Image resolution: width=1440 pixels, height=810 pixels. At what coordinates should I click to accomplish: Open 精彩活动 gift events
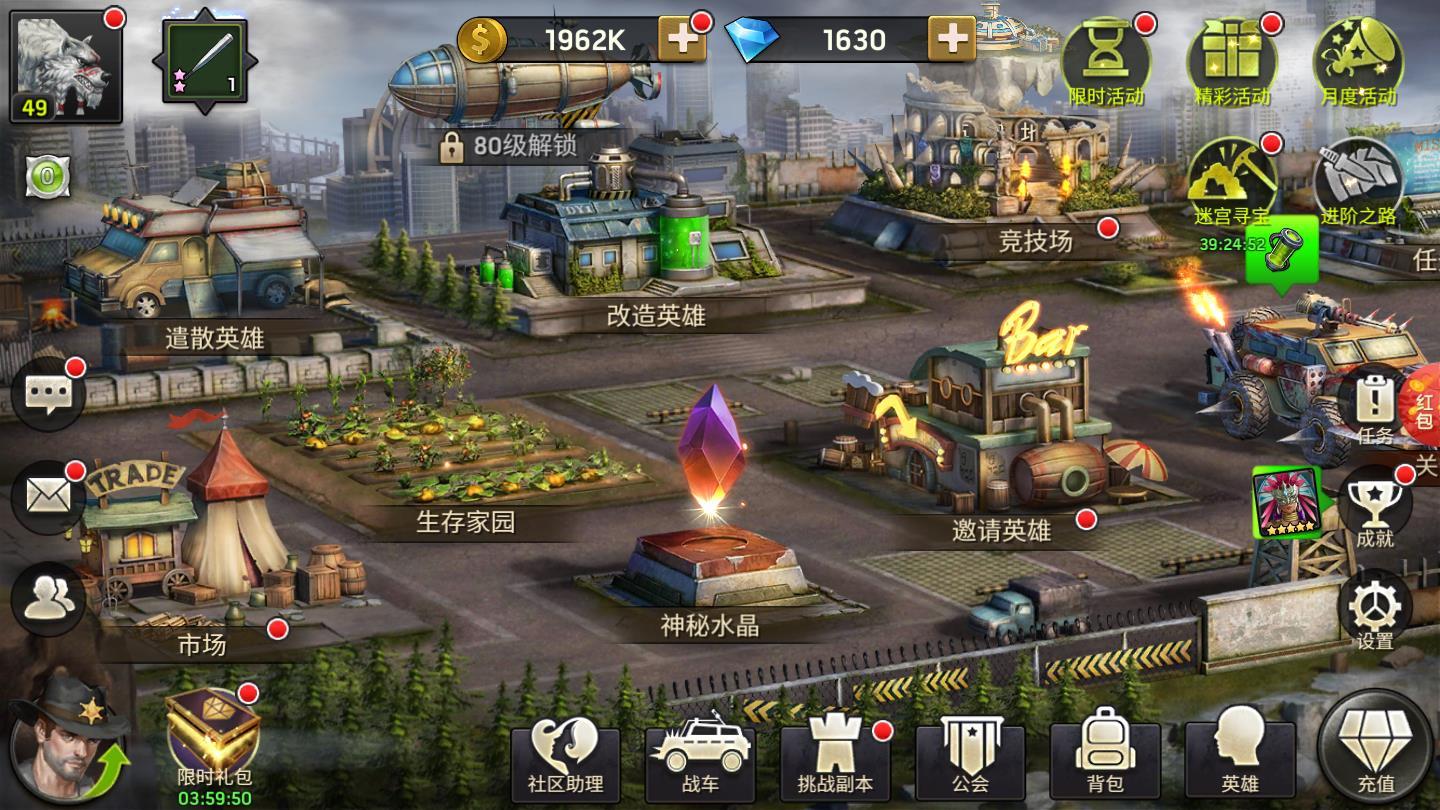tap(1232, 62)
